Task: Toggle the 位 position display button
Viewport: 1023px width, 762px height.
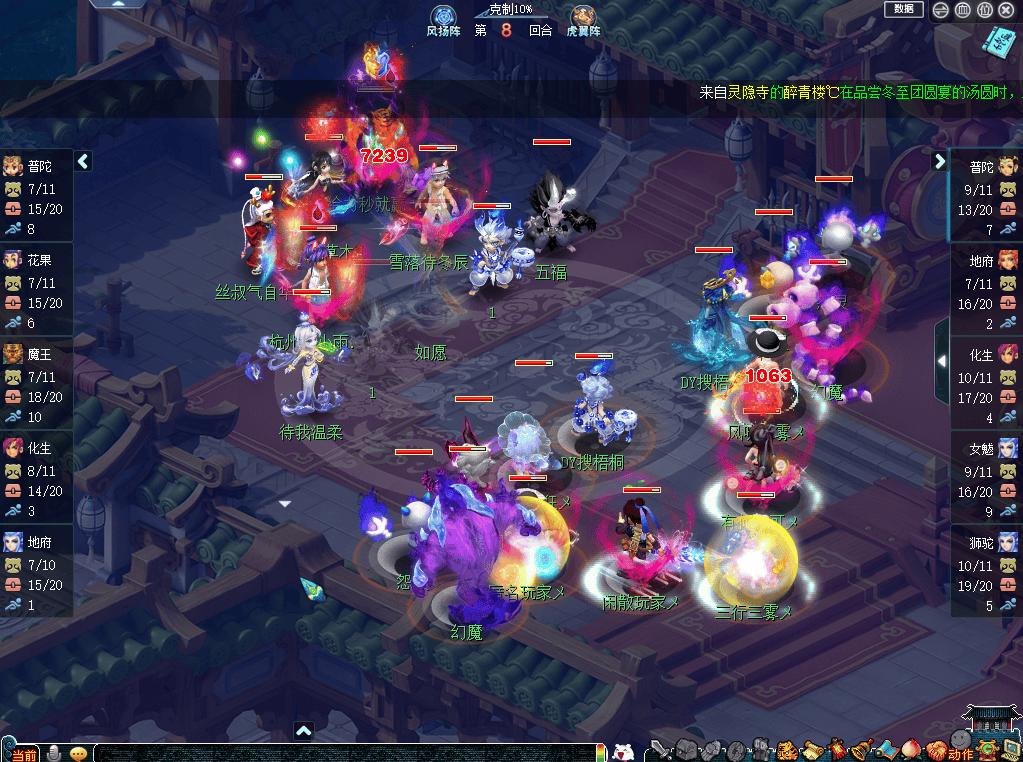Action: pyautogui.click(x=984, y=10)
